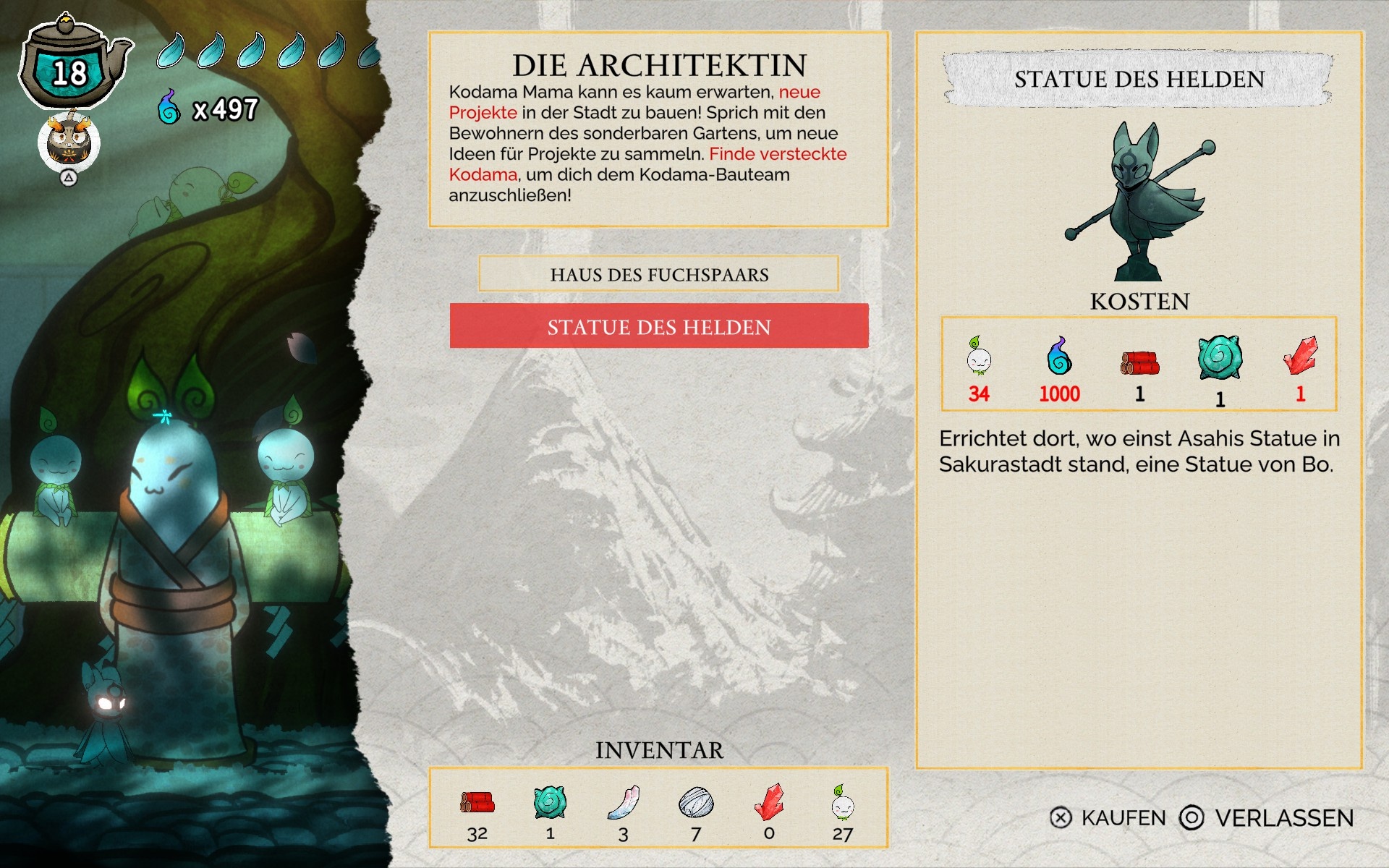Select the grey bandaged stone inventory item
This screenshot has height=868, width=1389.
point(696,803)
